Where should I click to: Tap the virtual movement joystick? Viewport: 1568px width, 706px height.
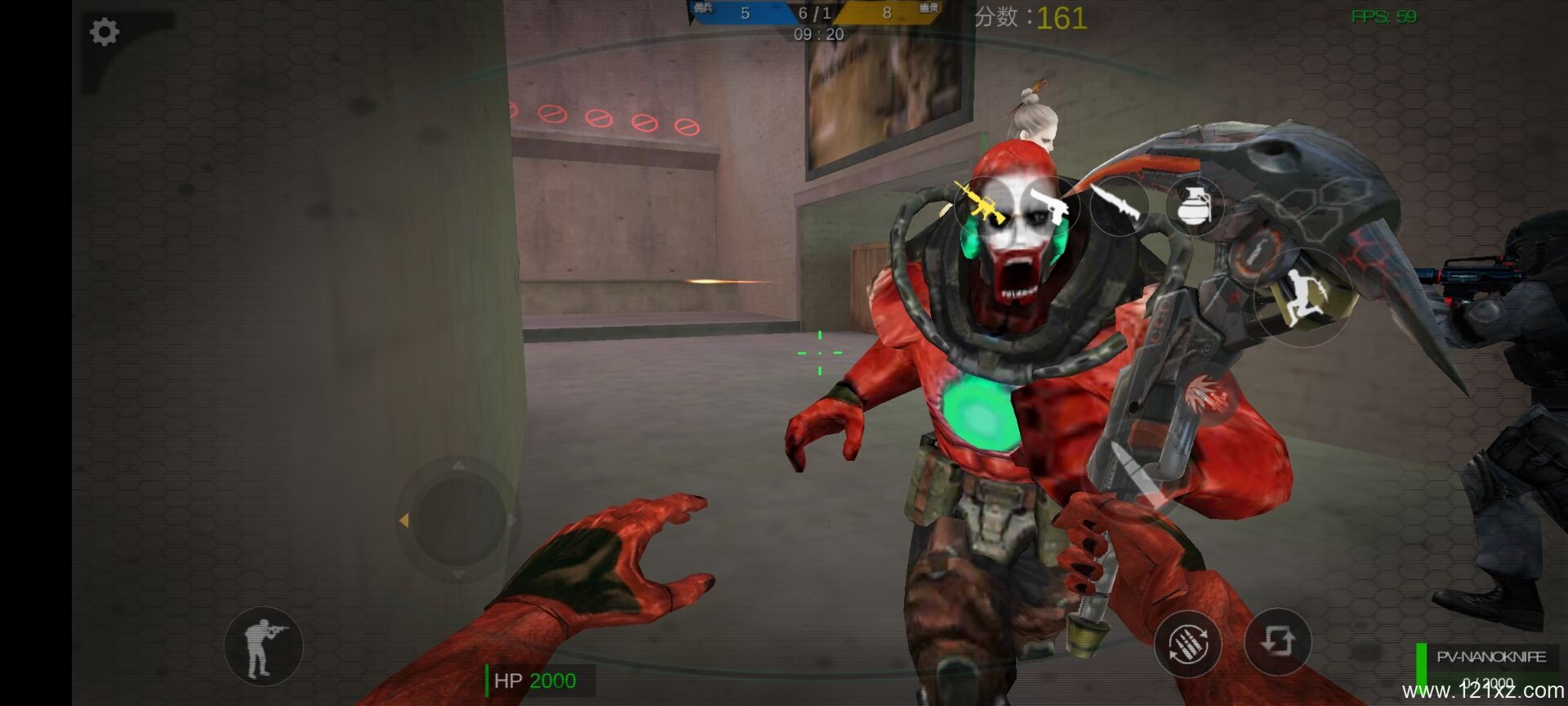pos(457,519)
